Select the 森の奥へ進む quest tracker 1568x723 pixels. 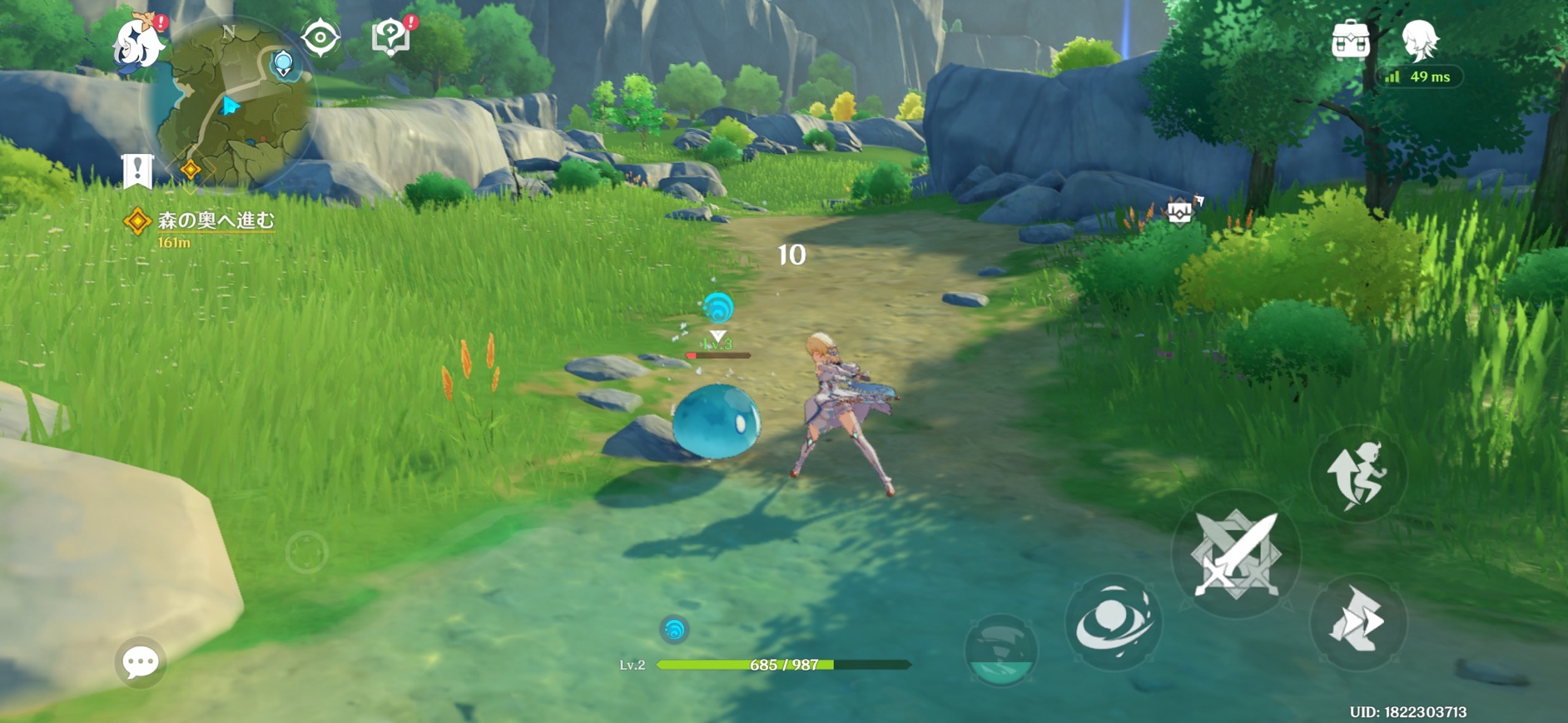click(215, 220)
